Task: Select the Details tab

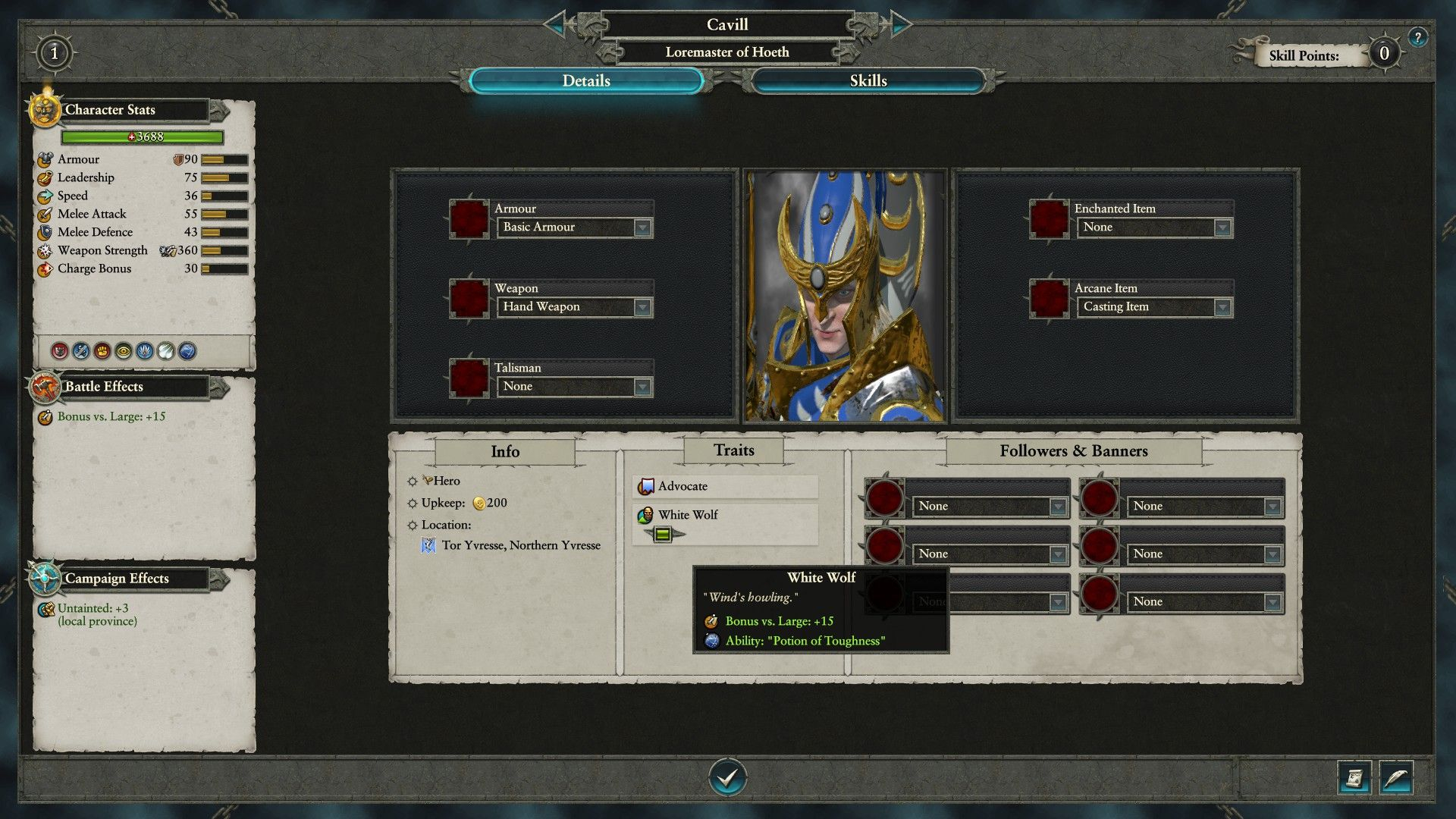Action: 585,81
